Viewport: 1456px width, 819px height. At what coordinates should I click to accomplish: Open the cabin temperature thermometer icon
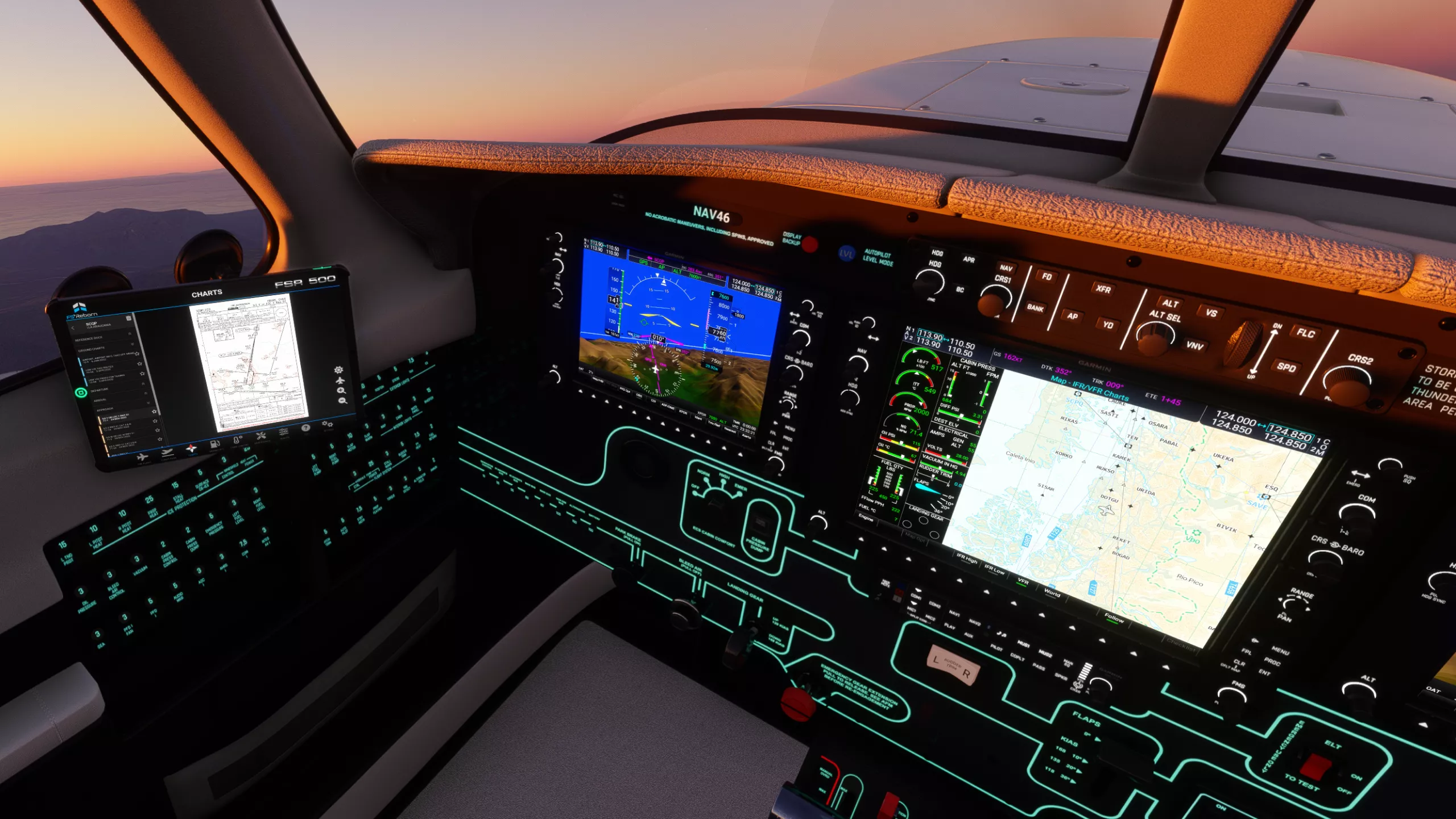point(238,439)
